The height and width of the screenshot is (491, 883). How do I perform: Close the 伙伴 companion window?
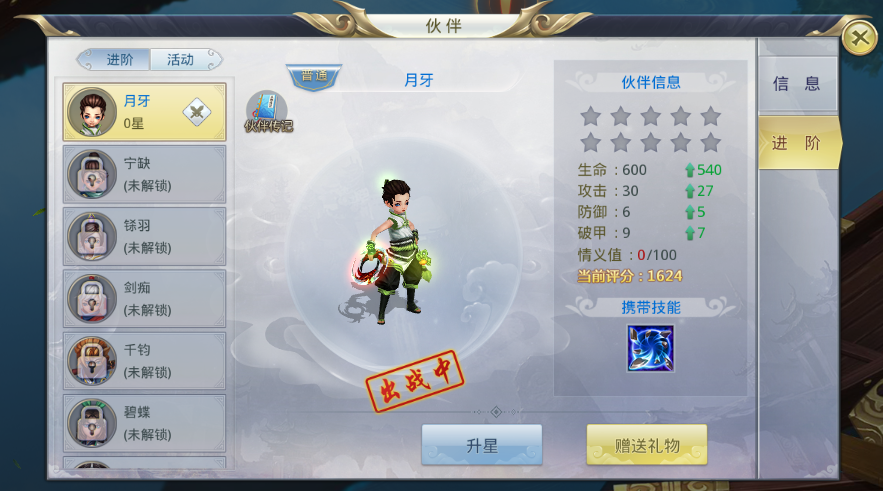pos(858,38)
